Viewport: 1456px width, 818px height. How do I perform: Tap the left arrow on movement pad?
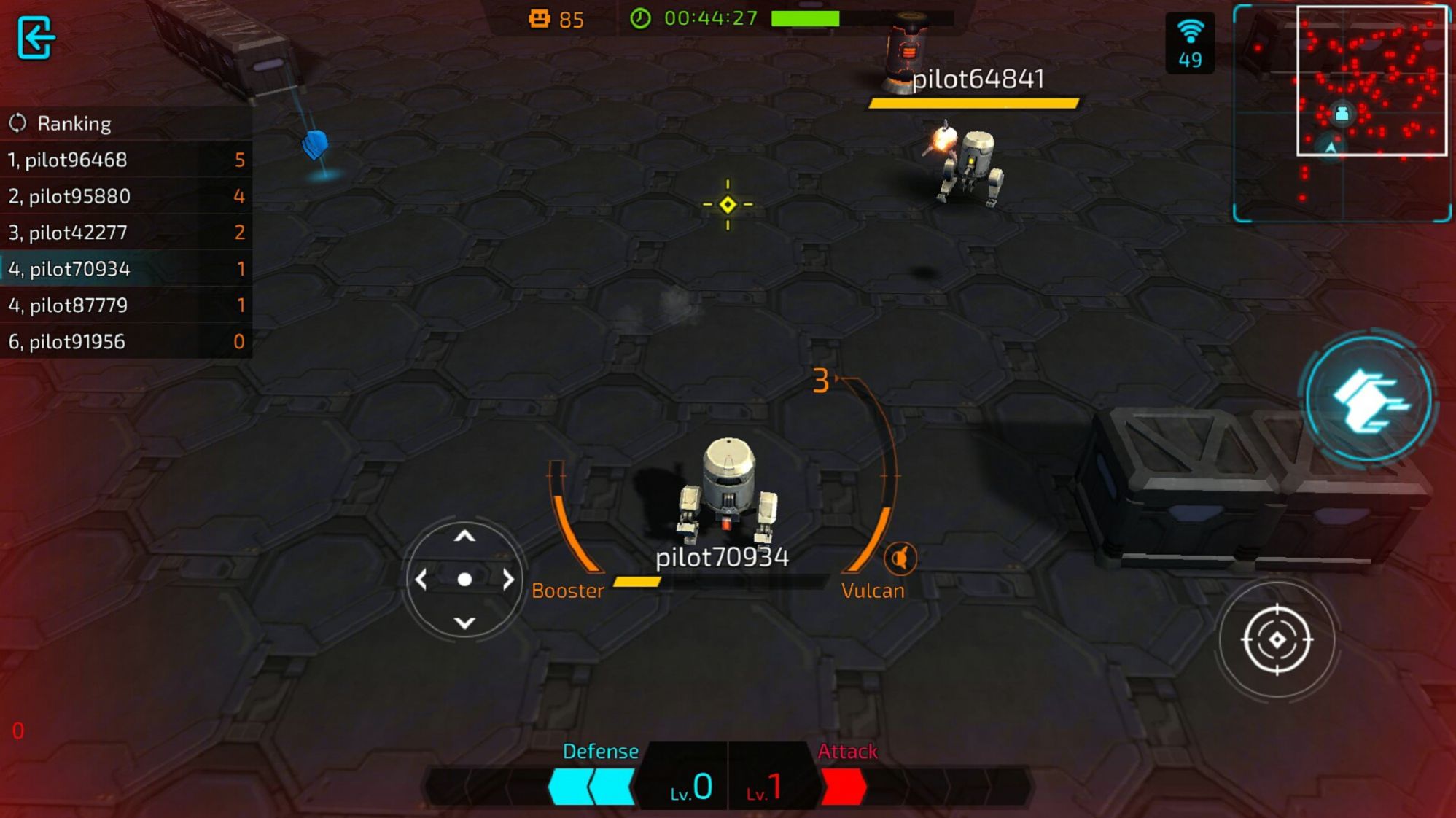pyautogui.click(x=421, y=580)
